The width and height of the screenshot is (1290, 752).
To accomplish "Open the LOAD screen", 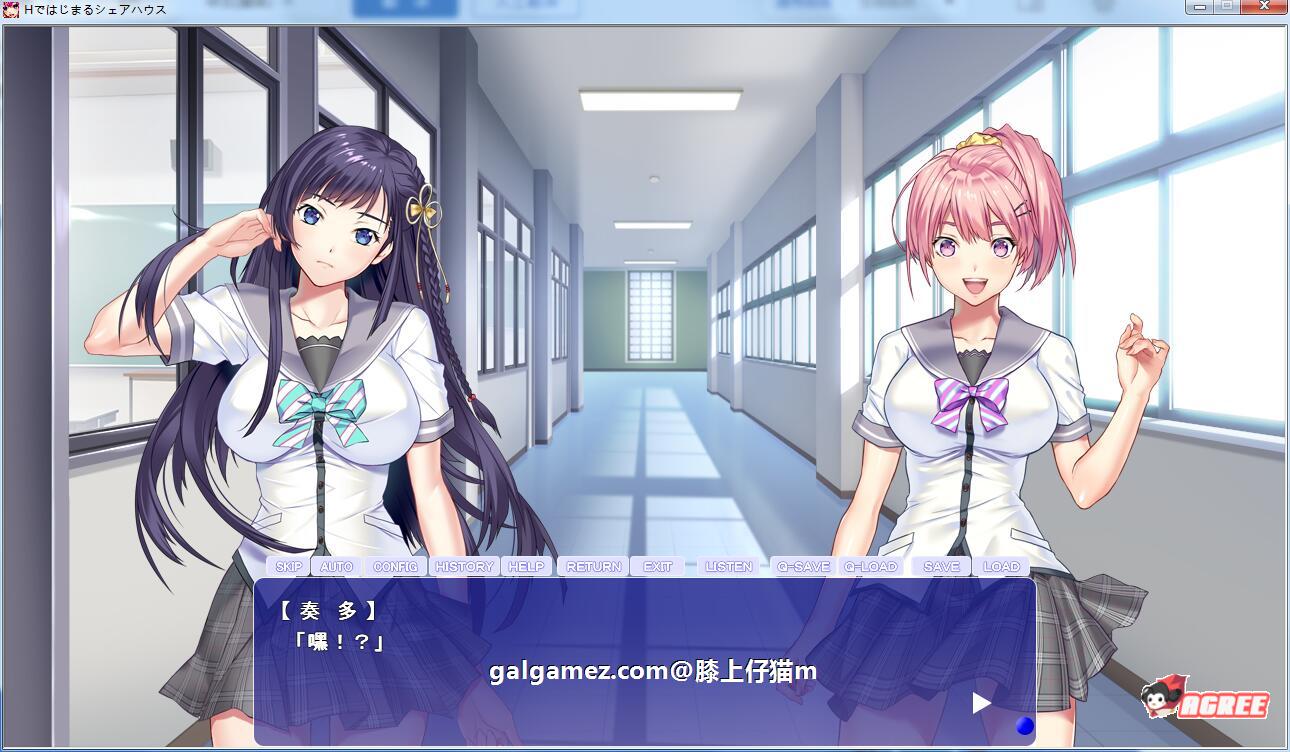I will coord(1002,565).
